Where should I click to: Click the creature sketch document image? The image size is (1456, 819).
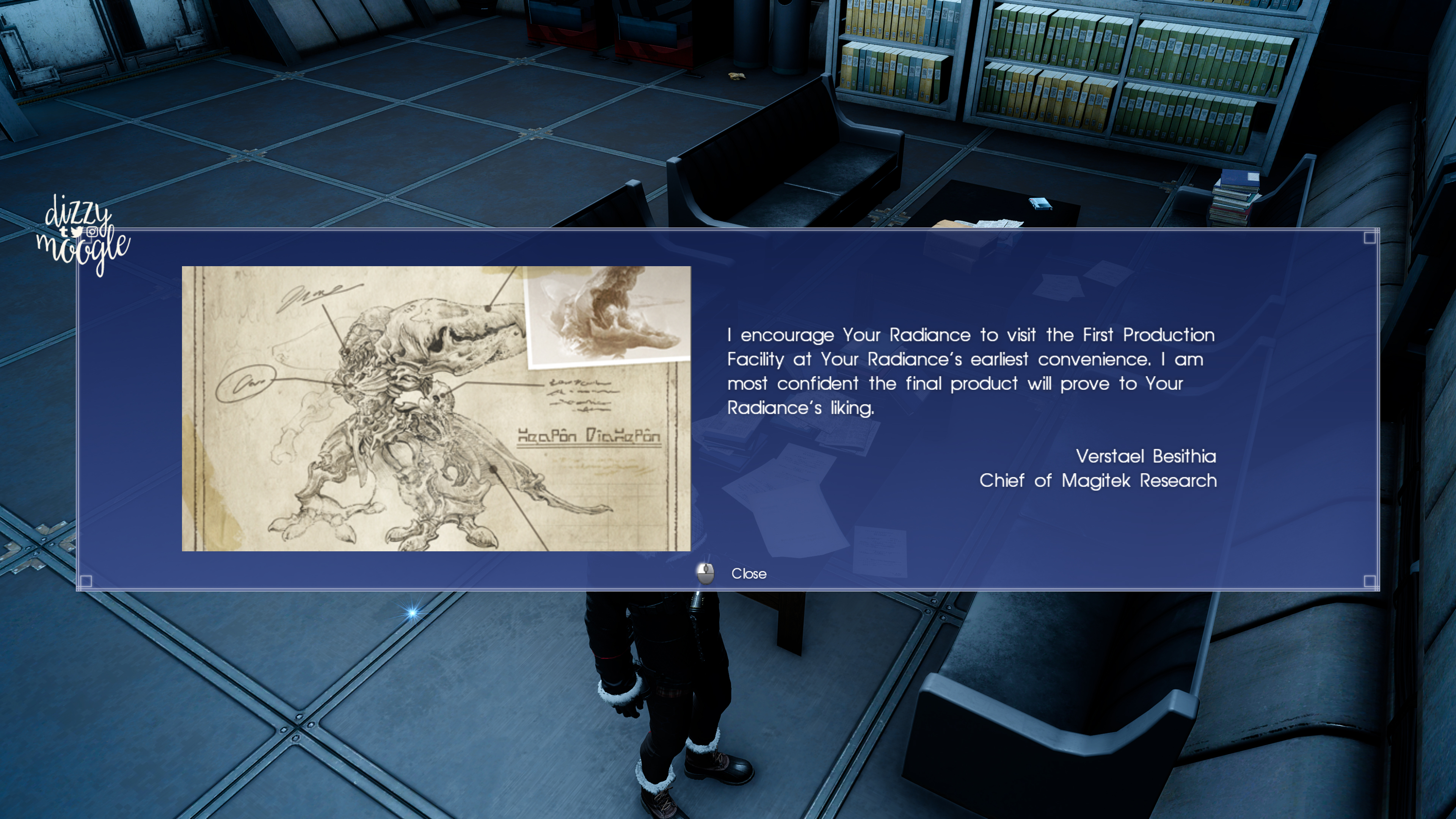(x=436, y=408)
